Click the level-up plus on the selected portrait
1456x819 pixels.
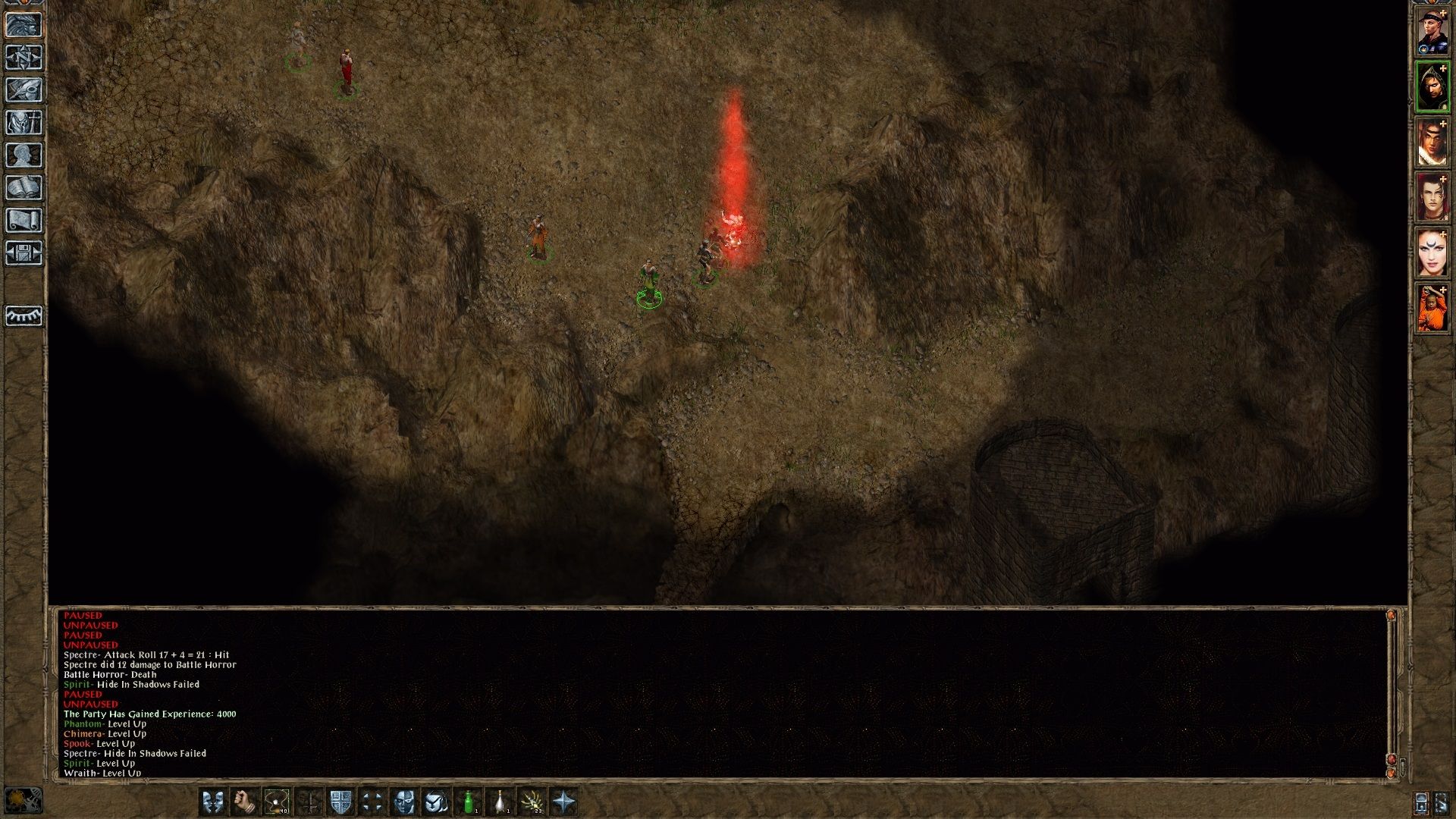(x=1443, y=67)
